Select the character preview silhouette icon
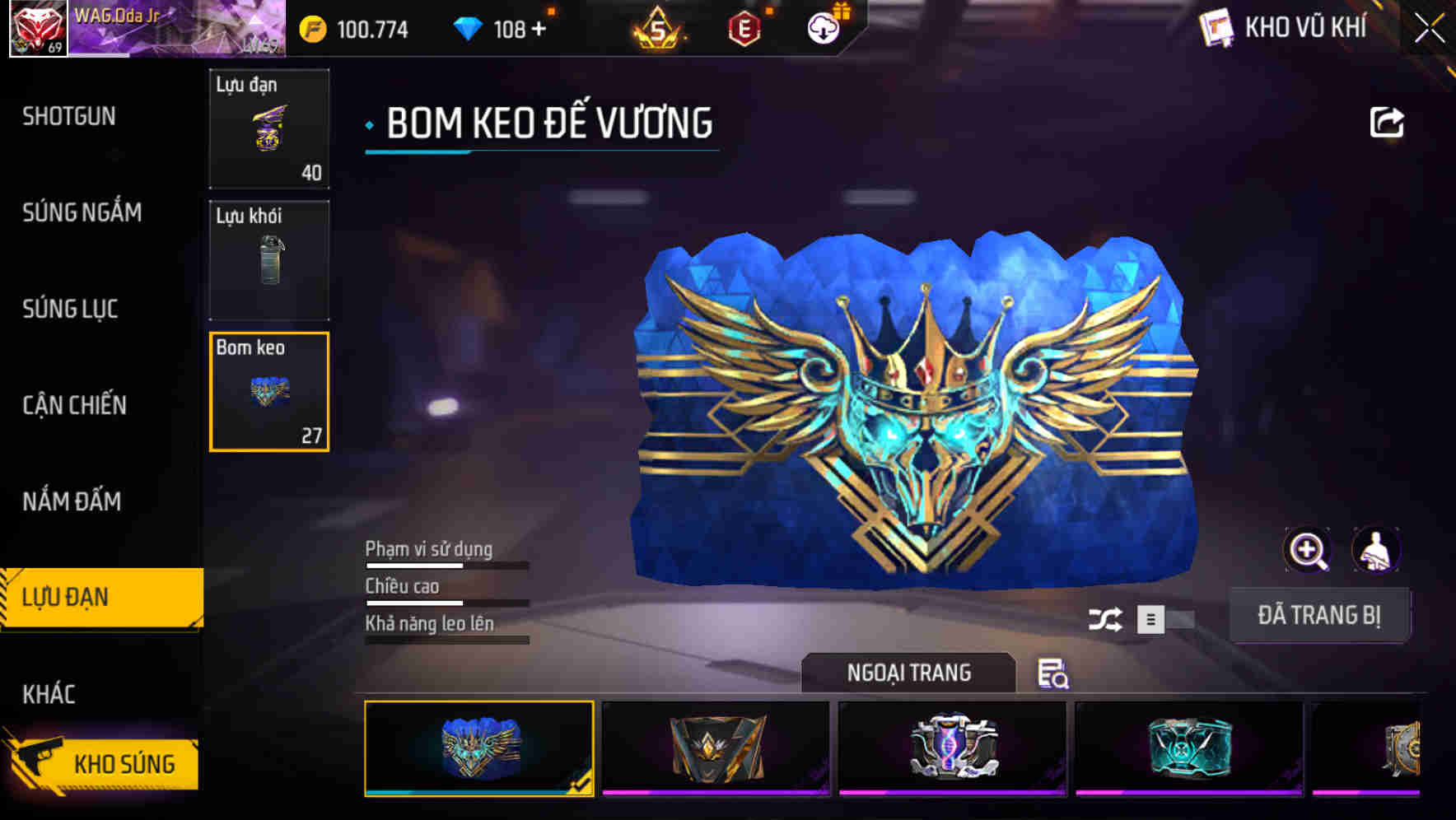 (1377, 549)
